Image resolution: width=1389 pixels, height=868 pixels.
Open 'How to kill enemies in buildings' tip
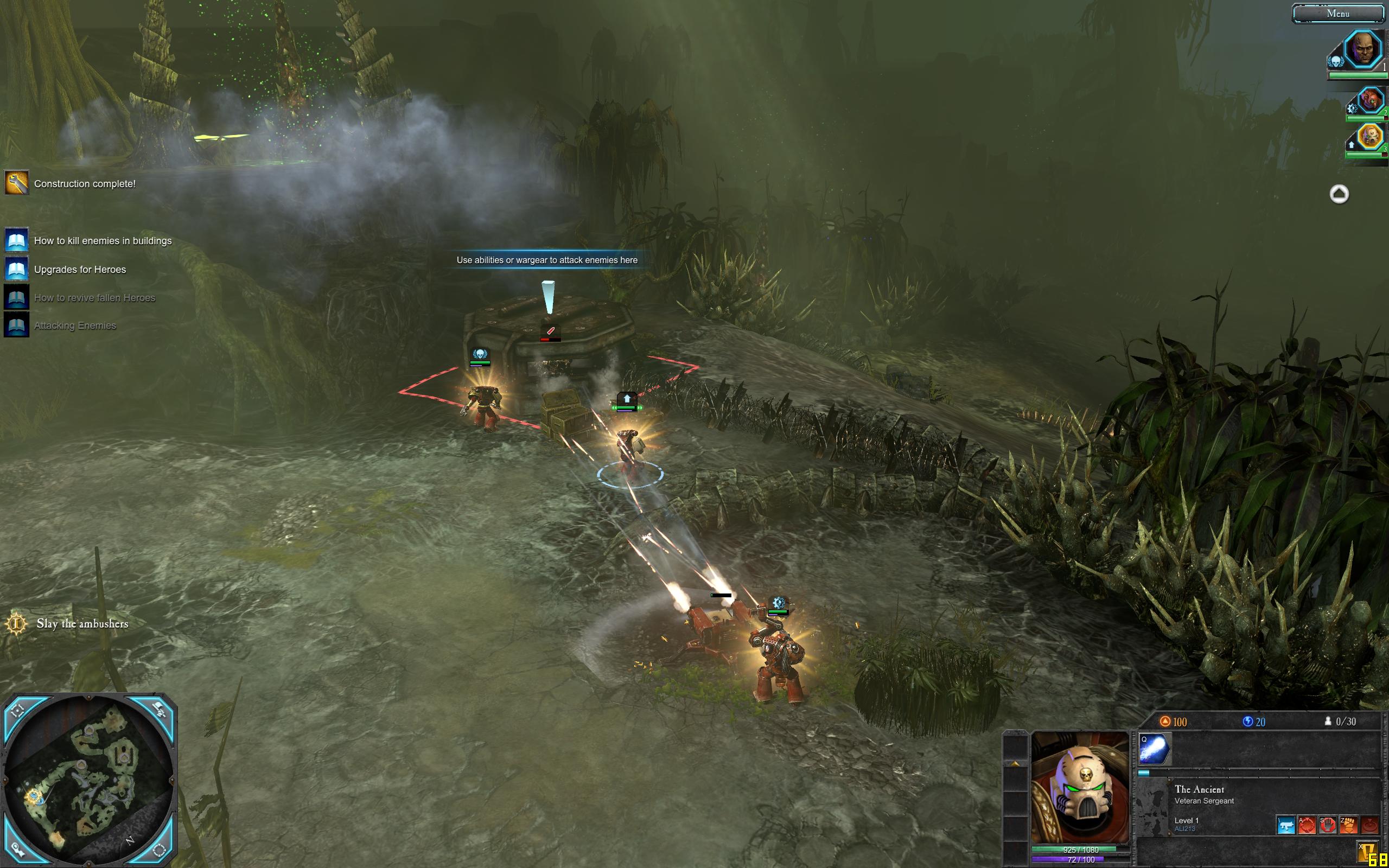103,240
